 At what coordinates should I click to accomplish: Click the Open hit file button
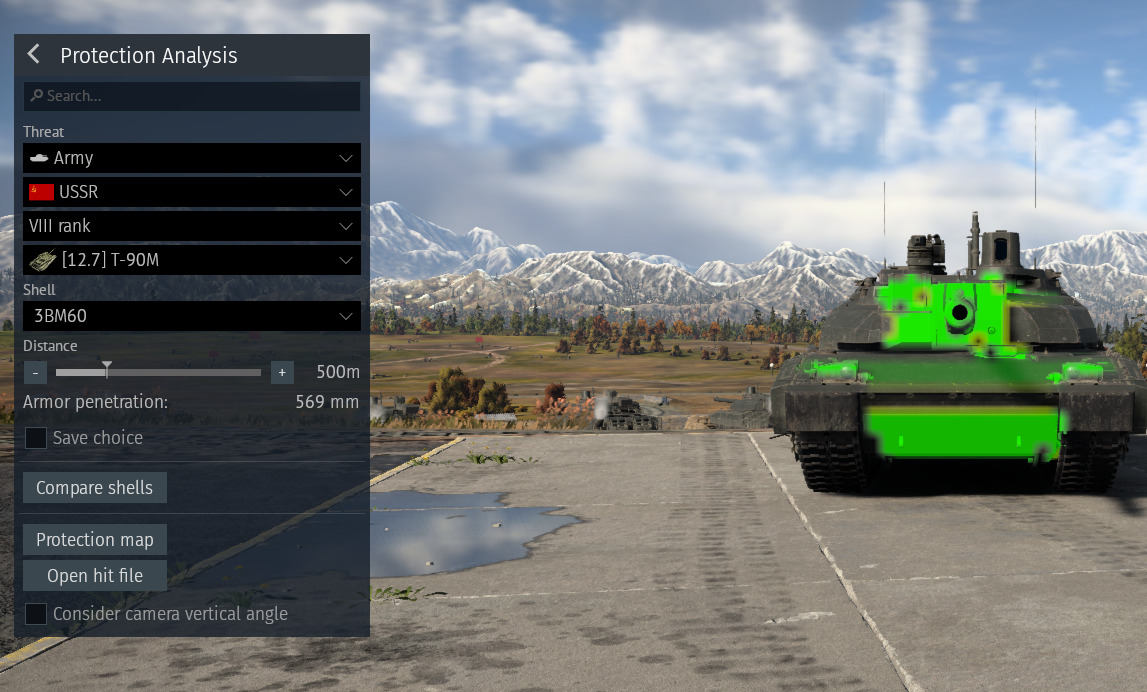tap(95, 576)
